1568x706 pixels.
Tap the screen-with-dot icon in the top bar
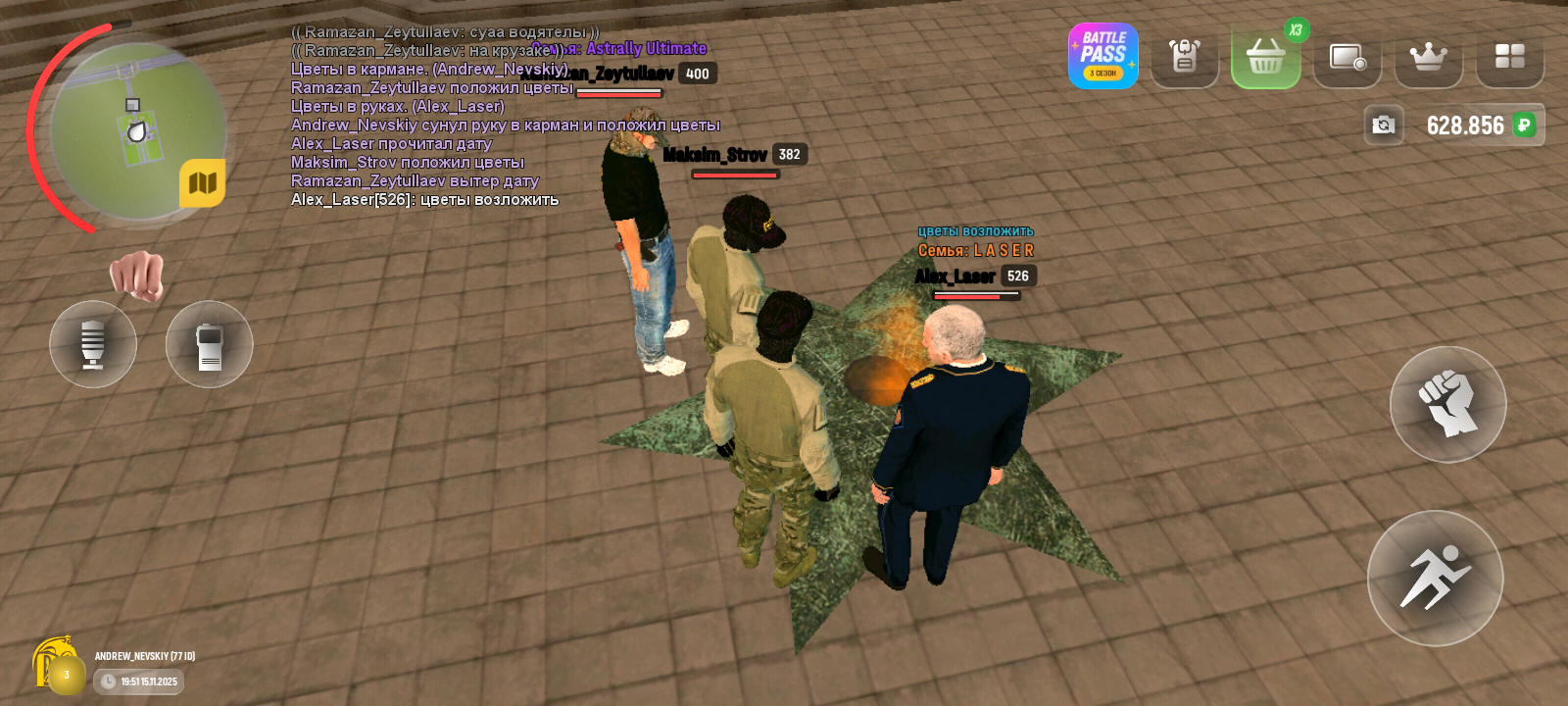(1347, 58)
